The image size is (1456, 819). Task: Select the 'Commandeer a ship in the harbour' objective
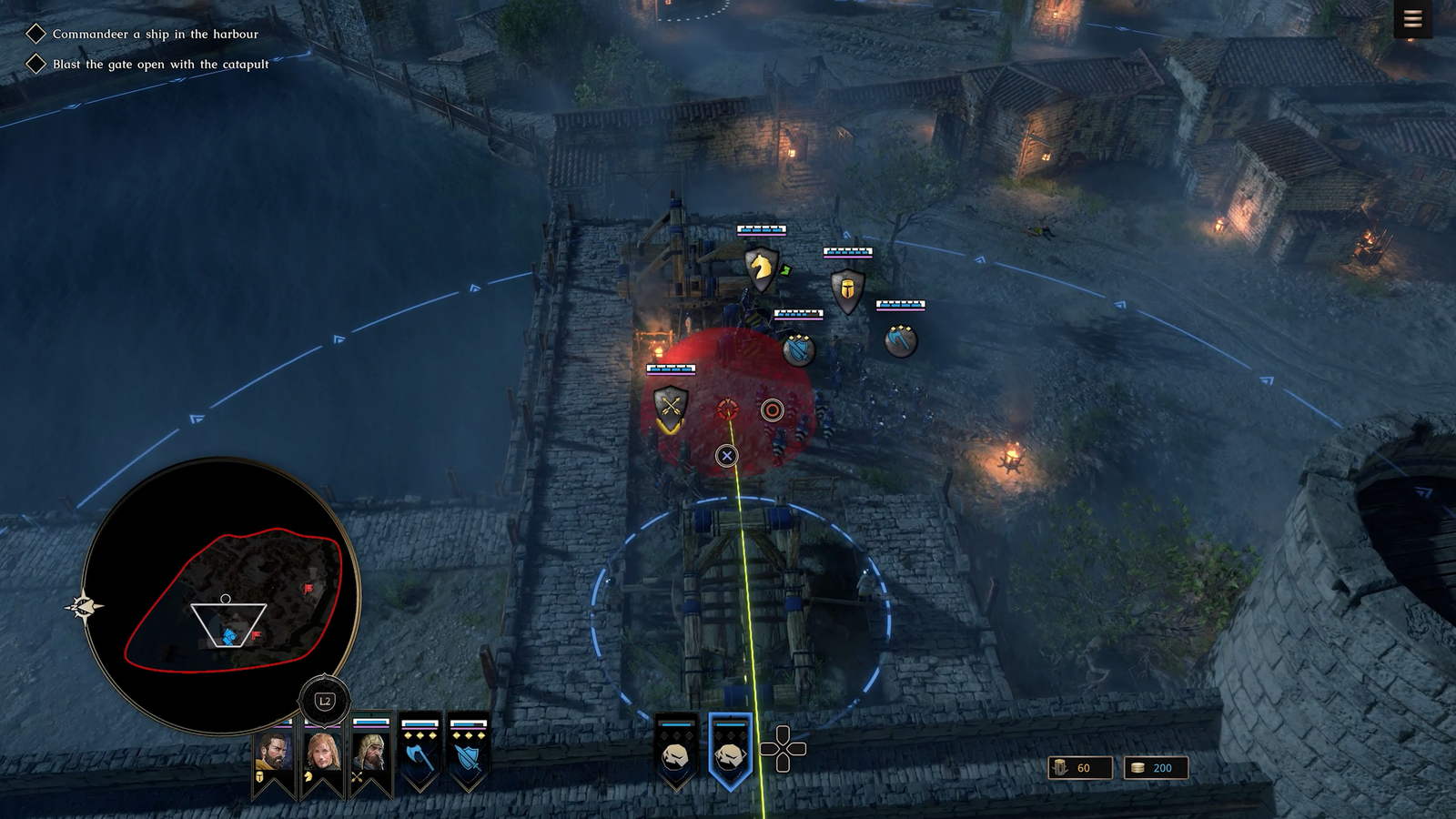tap(155, 34)
